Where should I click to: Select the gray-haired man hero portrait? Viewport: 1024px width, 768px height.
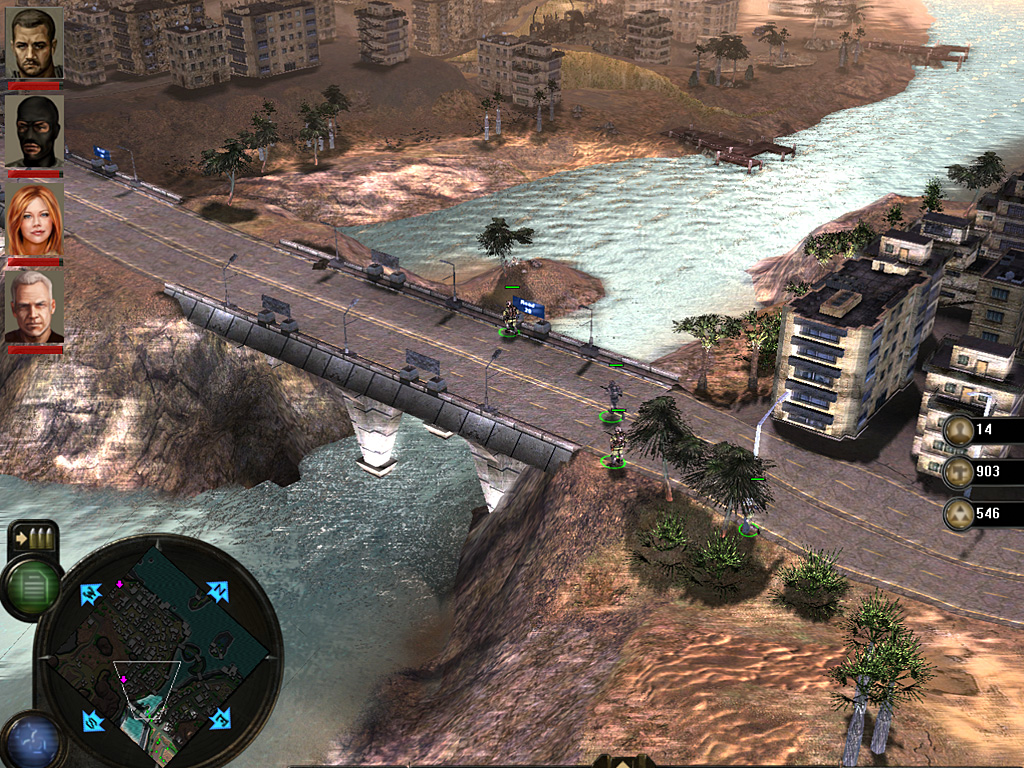(34, 307)
